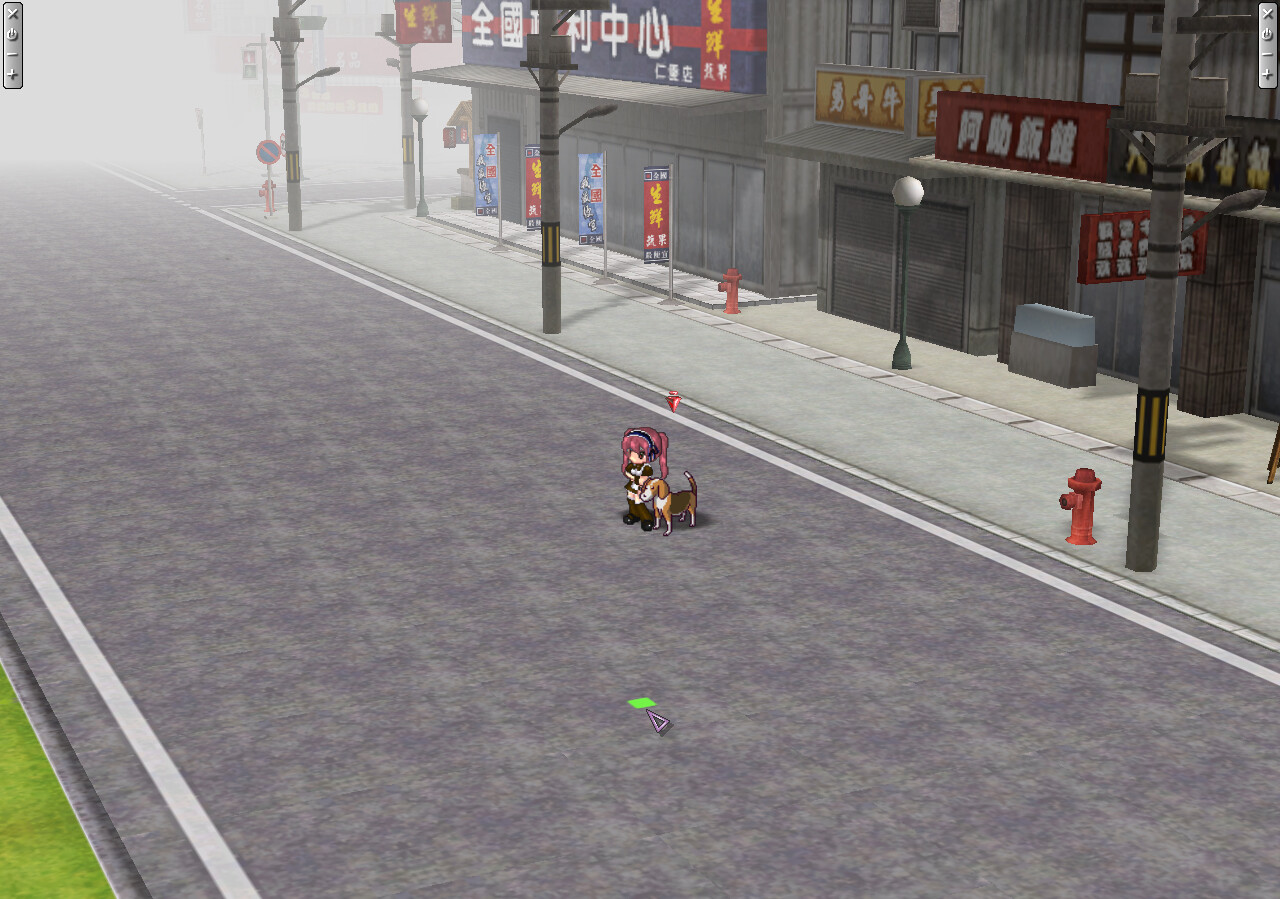Click the X icon on the left control strip
This screenshot has width=1280, height=899.
[13, 13]
